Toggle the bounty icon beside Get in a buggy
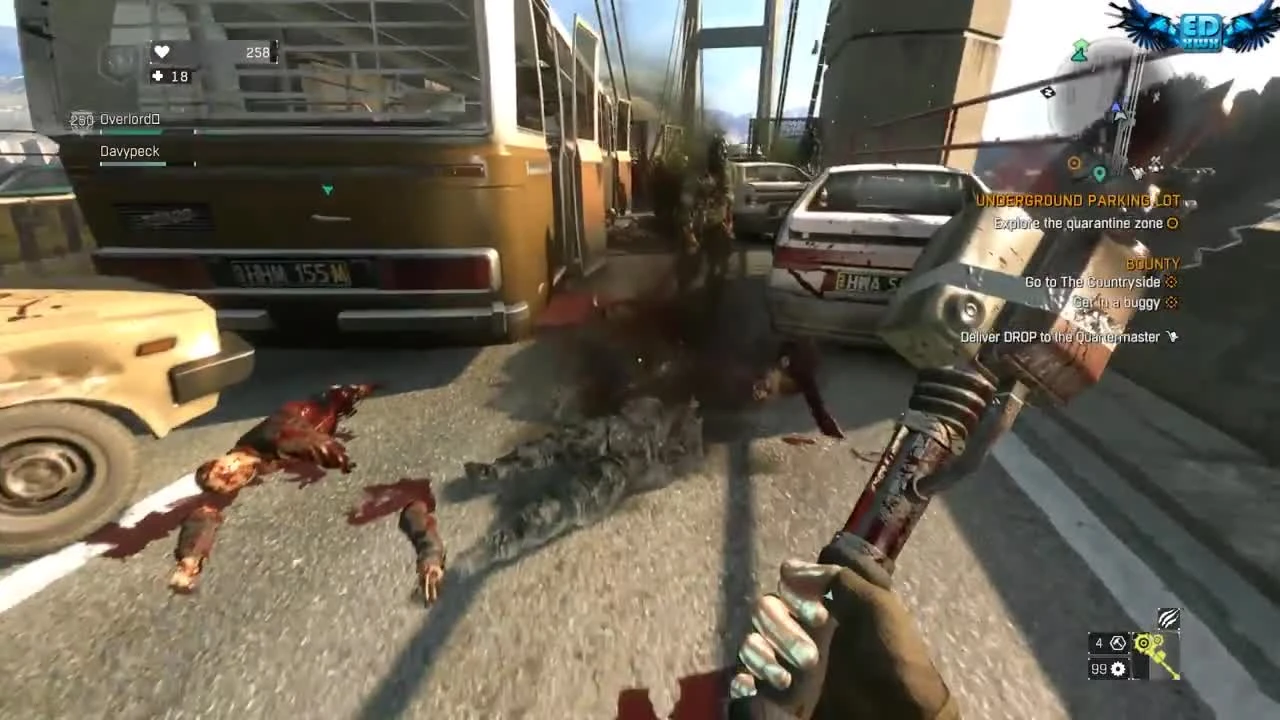This screenshot has height=720, width=1280. tap(1170, 303)
